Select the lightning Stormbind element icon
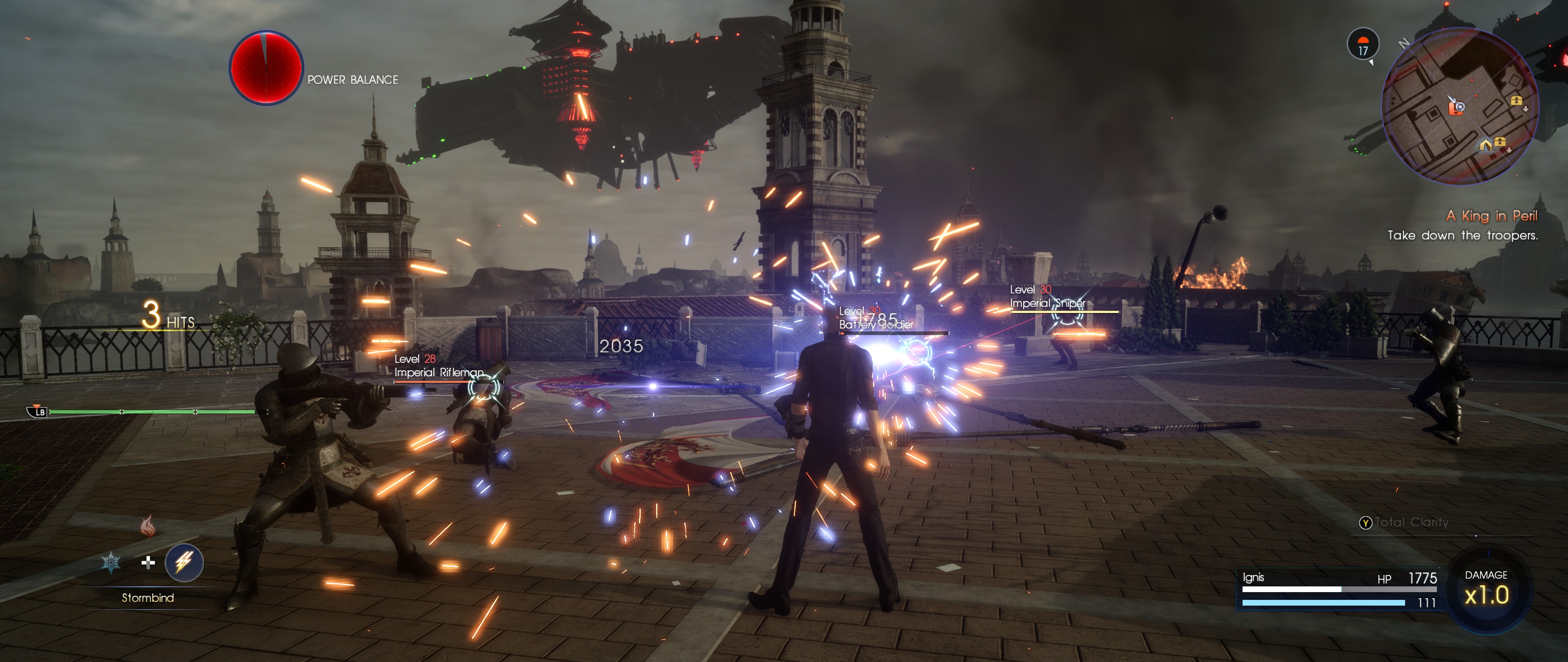This screenshot has height=662, width=1568. (184, 562)
